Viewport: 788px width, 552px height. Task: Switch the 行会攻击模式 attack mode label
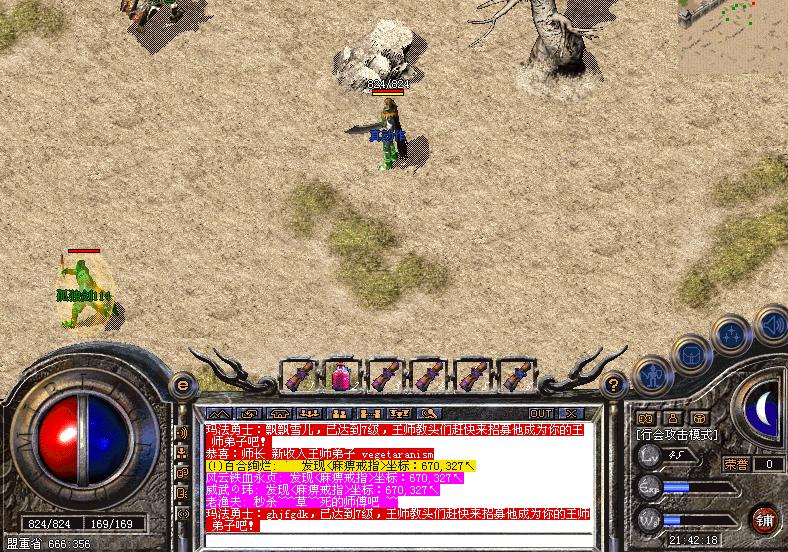[x=677, y=435]
